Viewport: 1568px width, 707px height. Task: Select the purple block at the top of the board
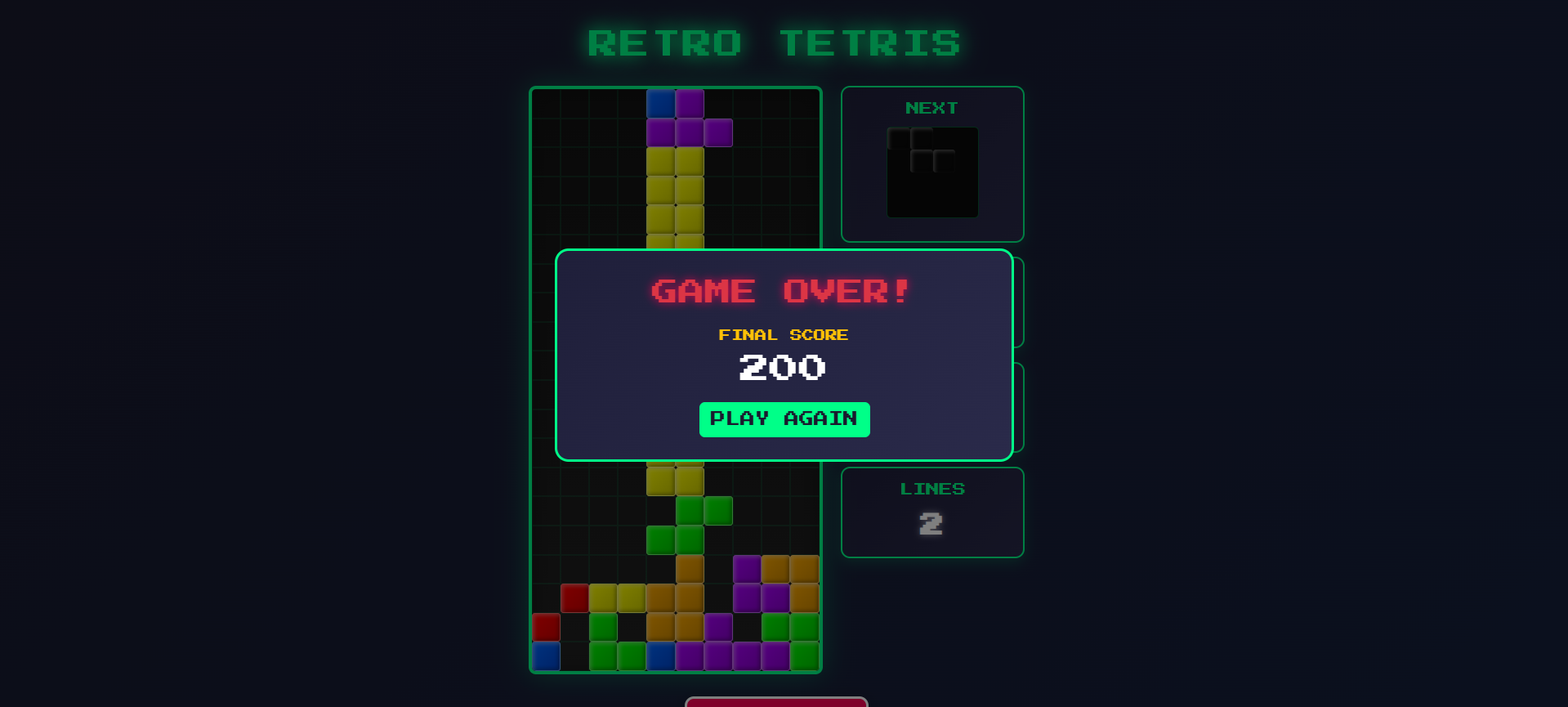(x=689, y=102)
